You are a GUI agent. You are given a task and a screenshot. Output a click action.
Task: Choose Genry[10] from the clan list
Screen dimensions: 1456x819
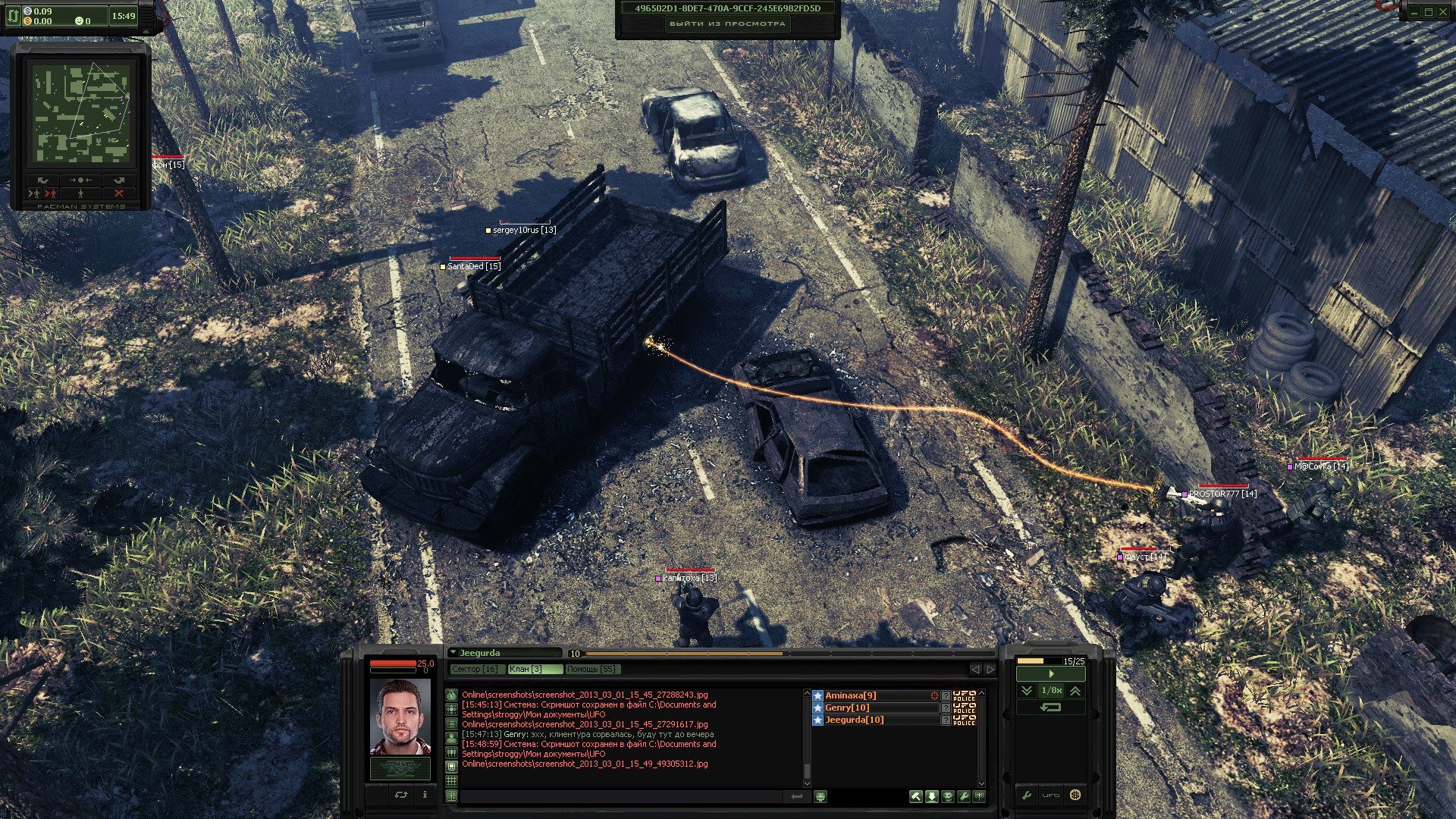(847, 708)
